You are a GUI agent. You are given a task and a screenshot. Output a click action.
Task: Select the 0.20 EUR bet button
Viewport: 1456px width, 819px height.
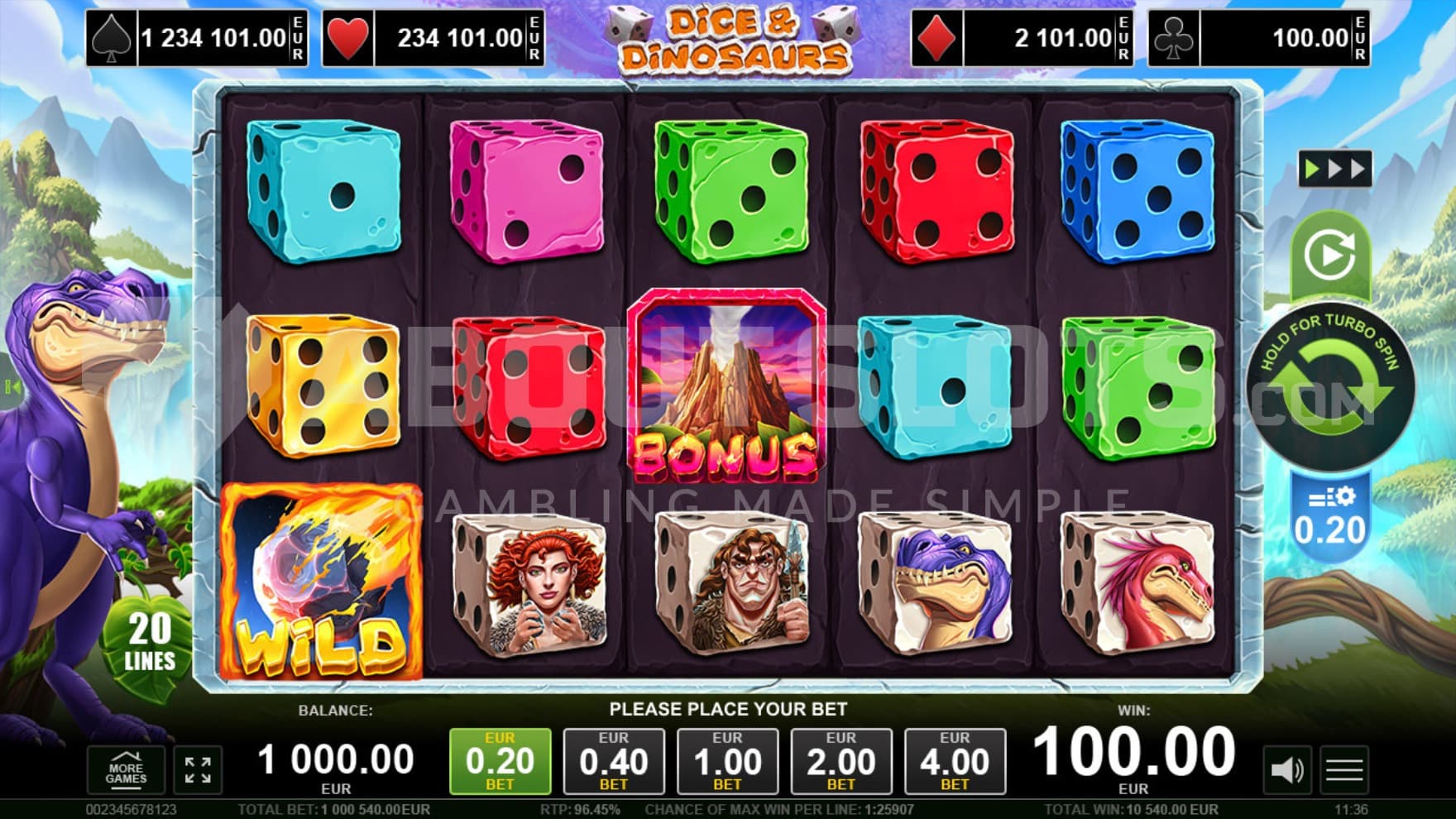[500, 761]
